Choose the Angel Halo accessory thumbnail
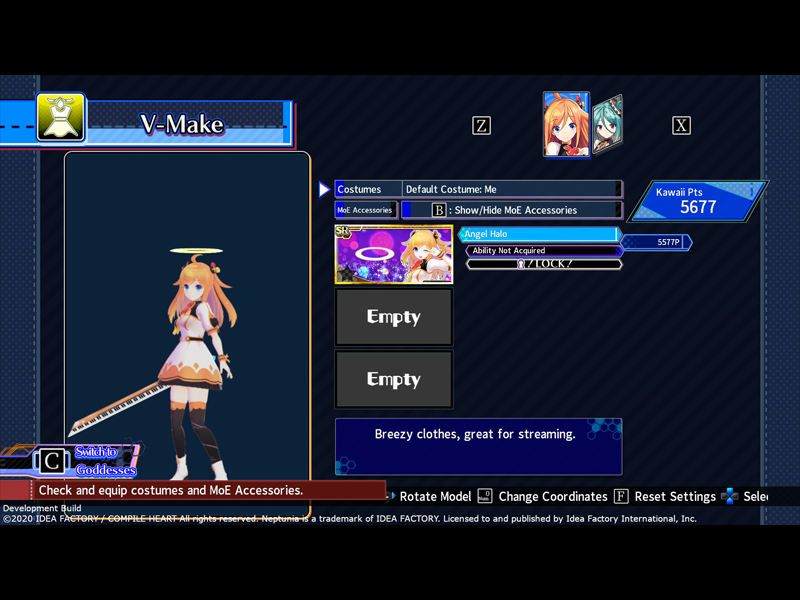 pos(394,254)
